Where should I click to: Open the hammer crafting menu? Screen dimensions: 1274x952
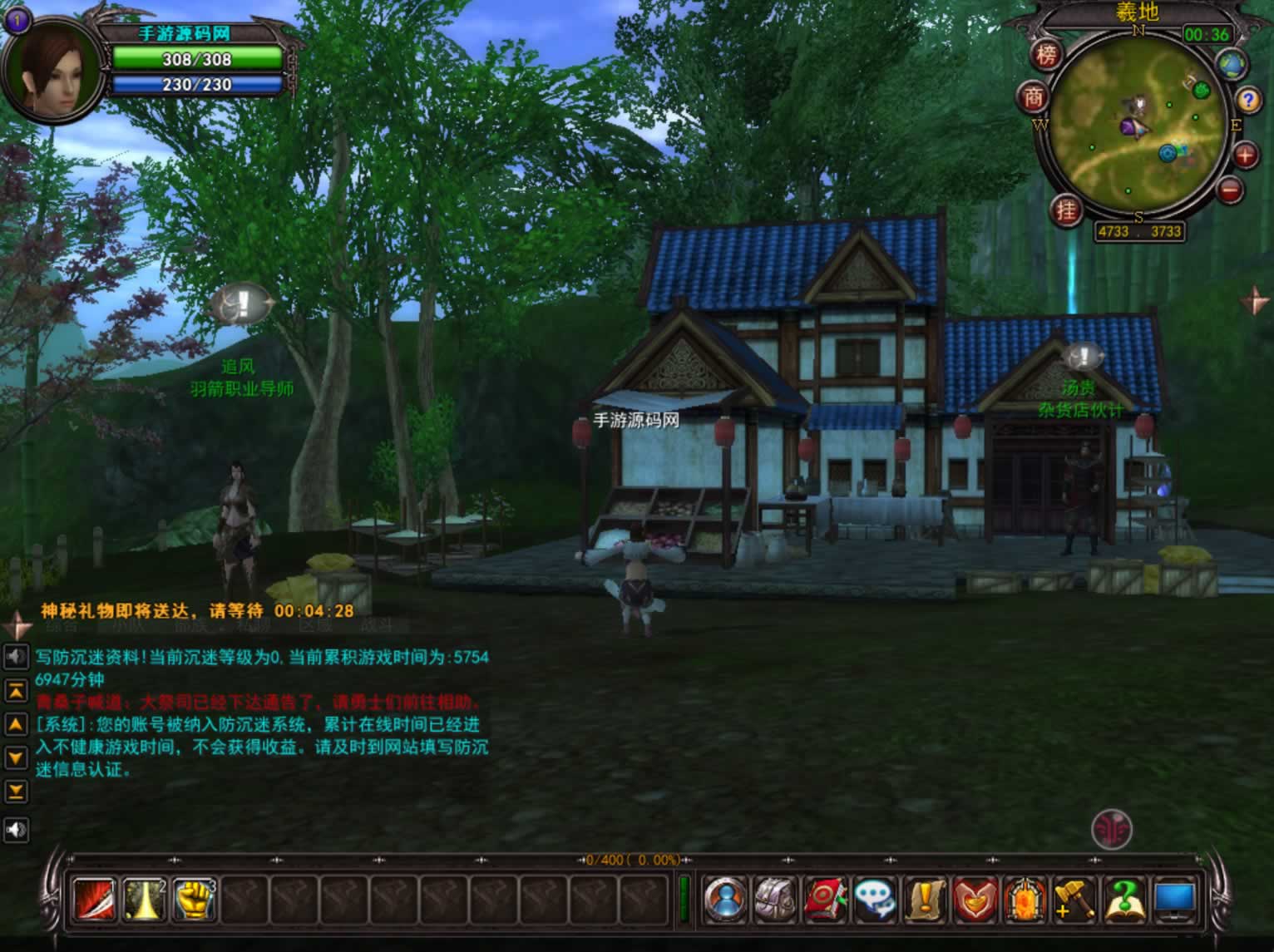(1074, 900)
